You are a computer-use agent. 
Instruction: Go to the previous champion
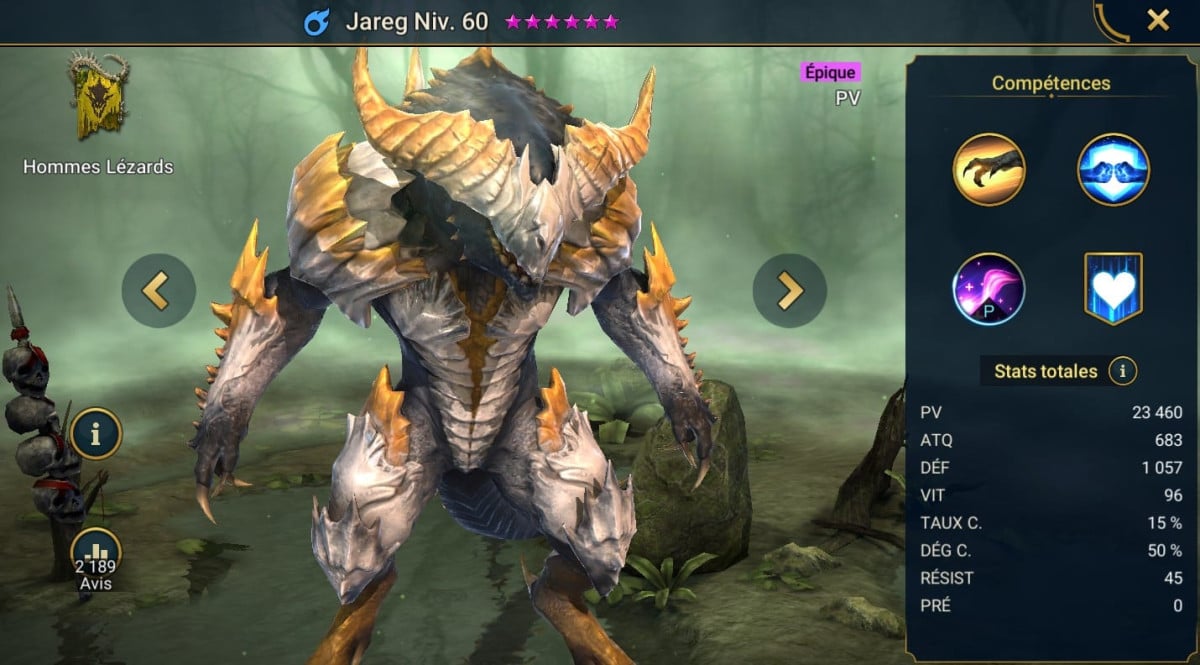(x=157, y=290)
